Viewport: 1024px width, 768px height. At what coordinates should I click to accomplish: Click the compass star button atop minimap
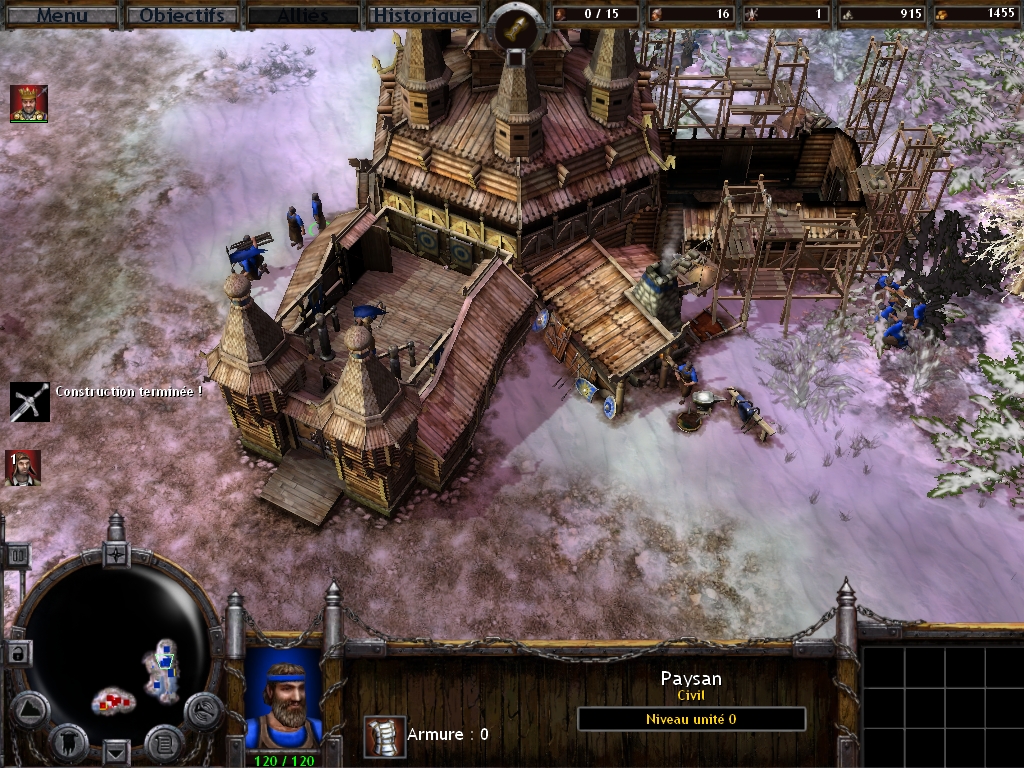(117, 553)
